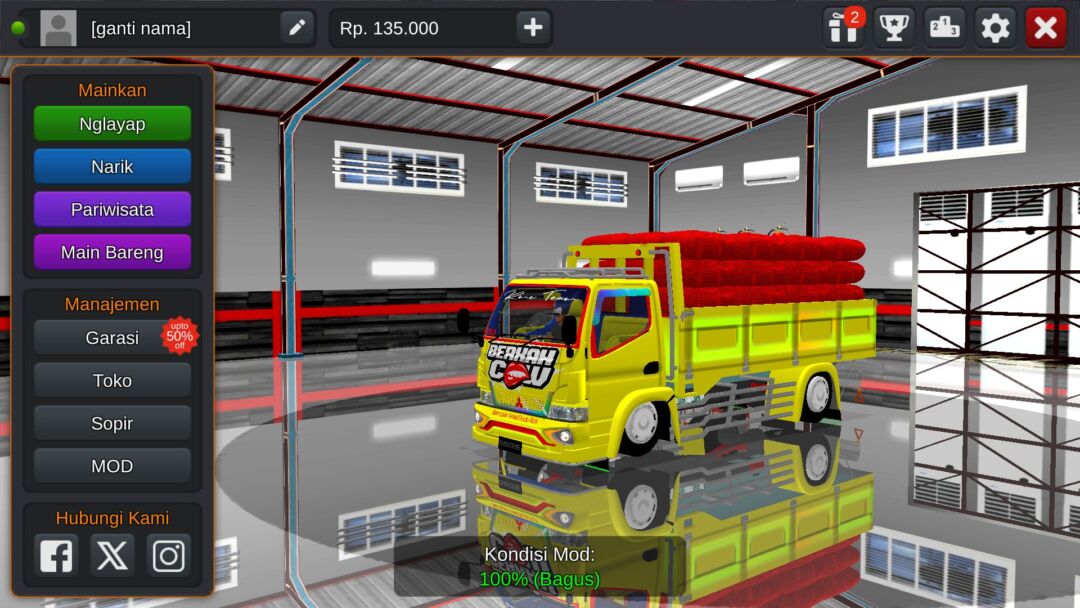Tap the Instagram icon
The height and width of the screenshot is (608, 1080).
[168, 555]
